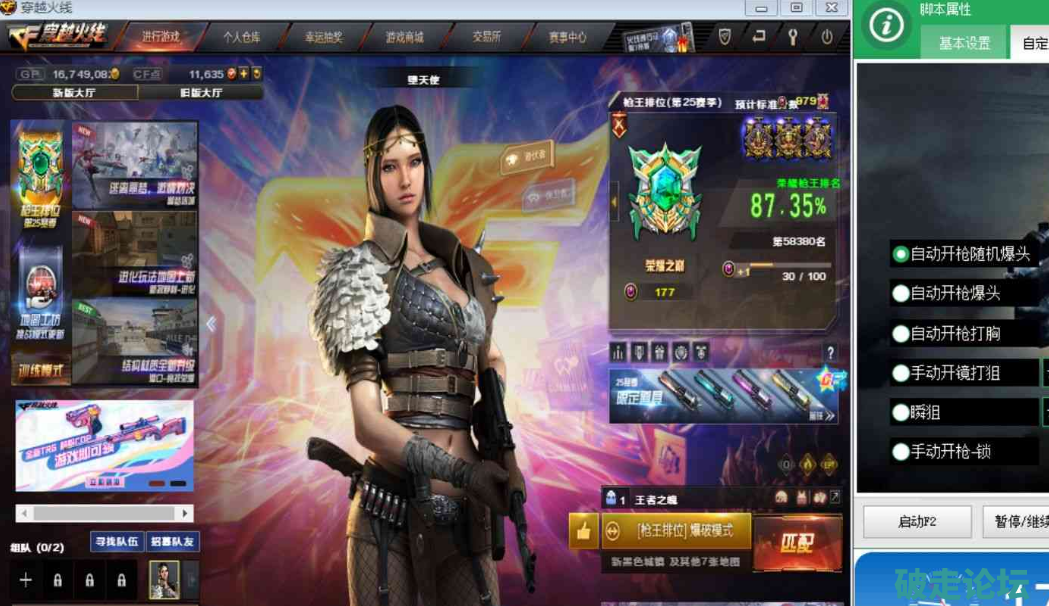Recruit teammates with 招募队友

[173, 541]
